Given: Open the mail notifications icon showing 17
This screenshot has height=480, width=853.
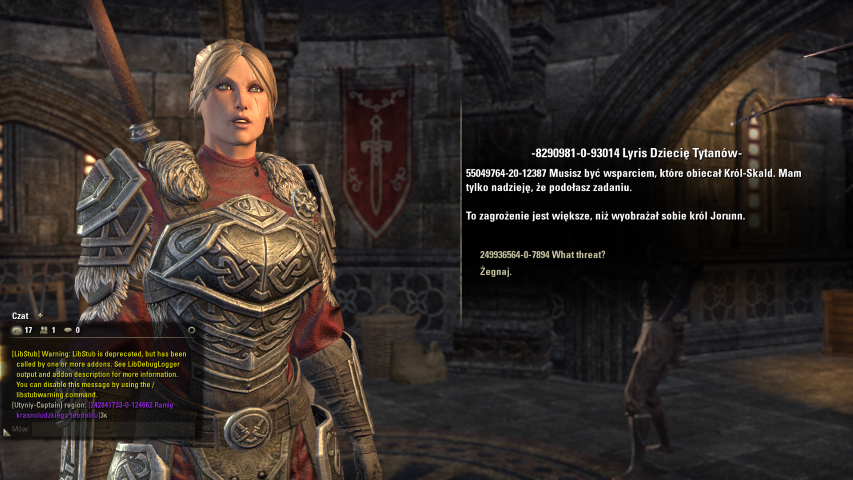Looking at the screenshot, I should click(19, 330).
